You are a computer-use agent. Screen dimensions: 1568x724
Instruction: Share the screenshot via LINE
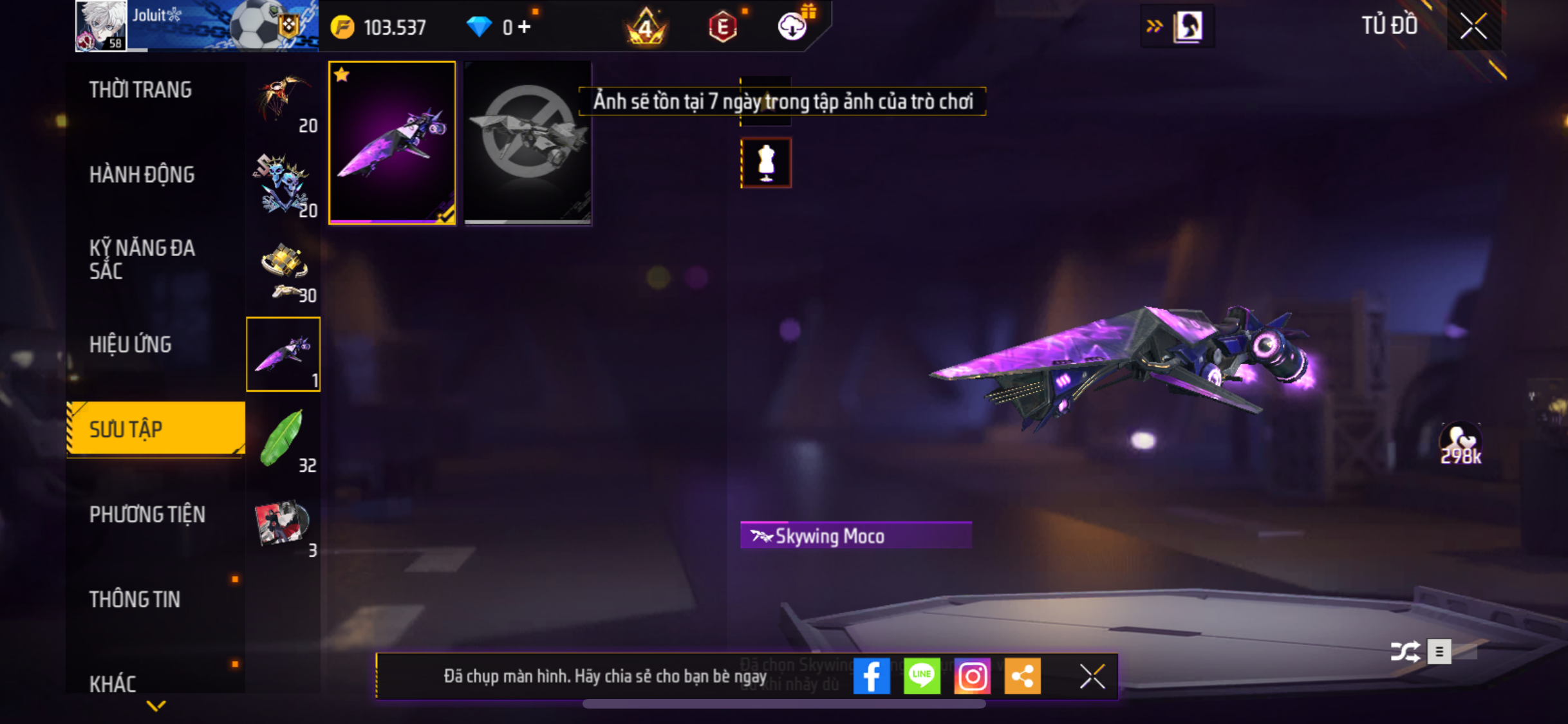coord(921,676)
